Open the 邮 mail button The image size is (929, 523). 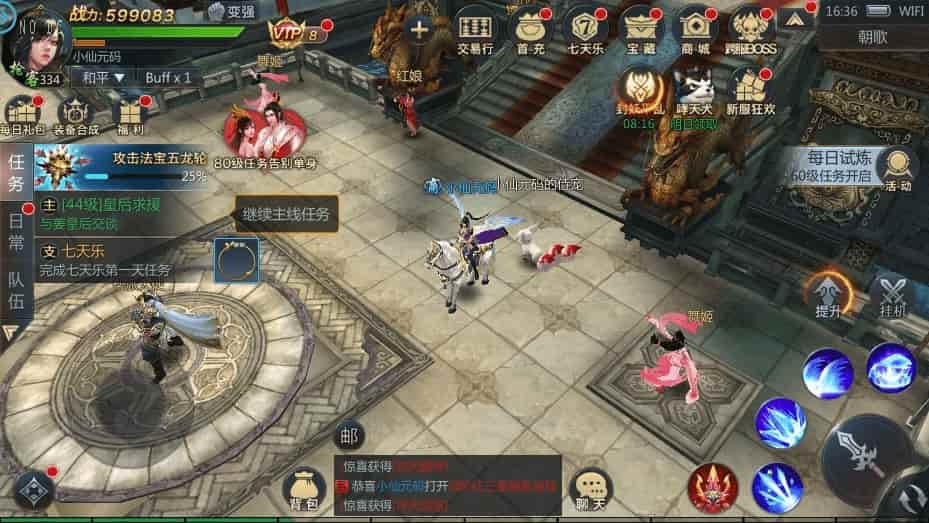tap(348, 436)
